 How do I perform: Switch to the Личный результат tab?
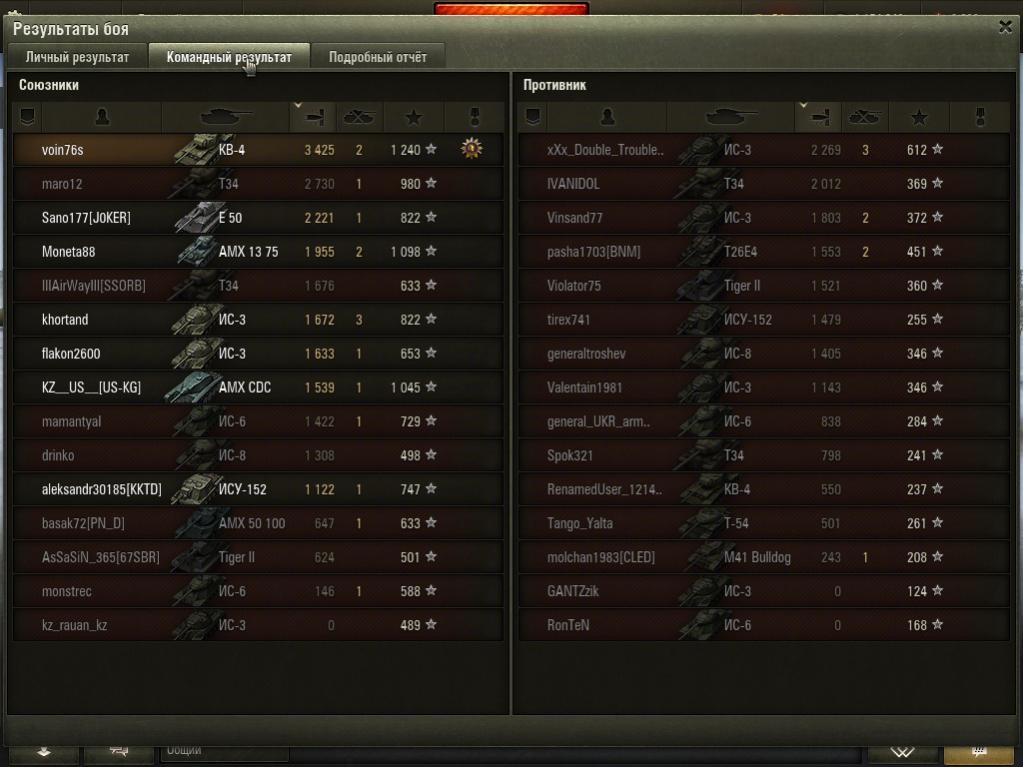tap(77, 57)
